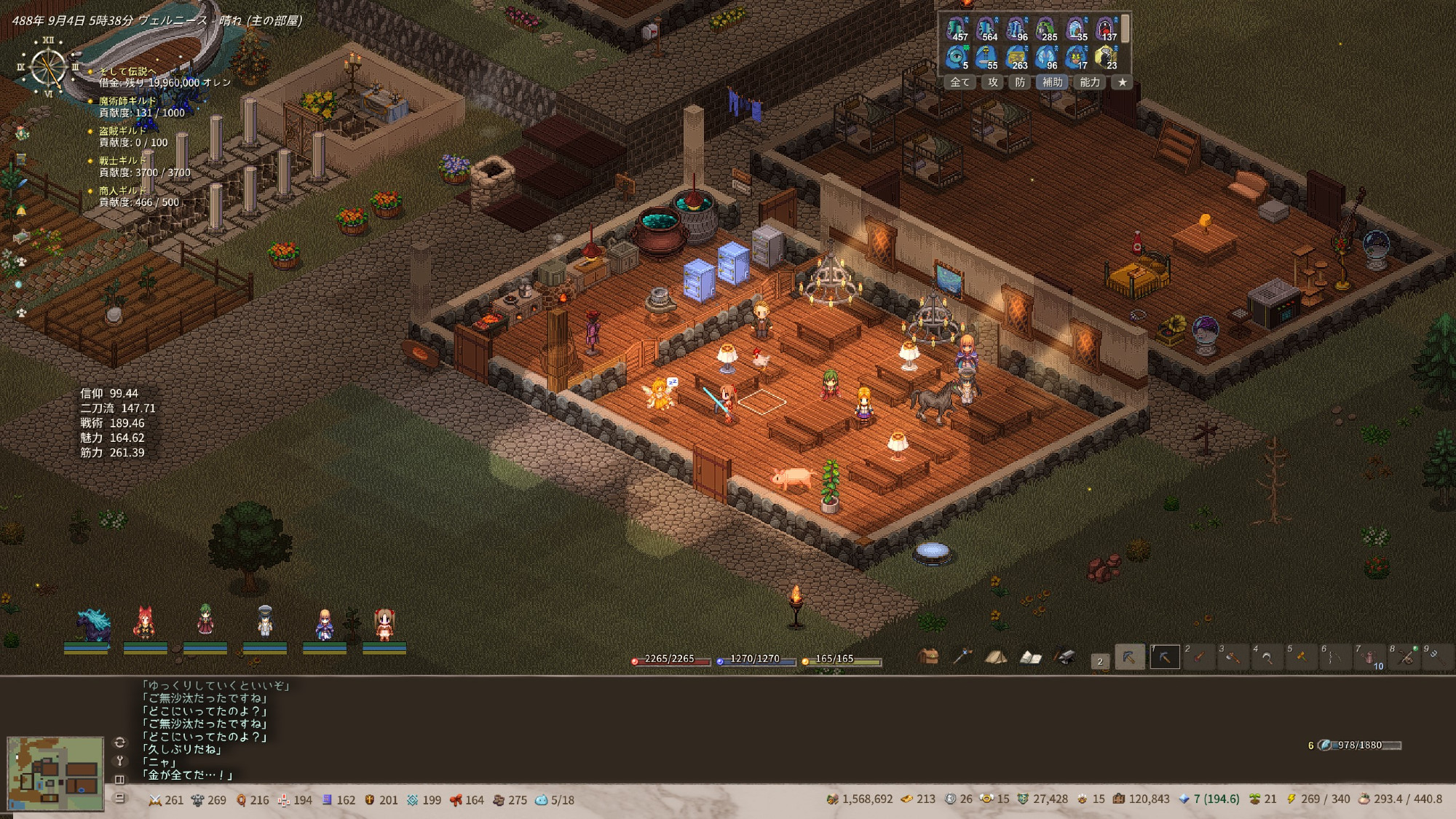Image resolution: width=1456 pixels, height=819 pixels.
Task: Activate the treasure map spell with 263 charges
Action: click(x=1016, y=56)
